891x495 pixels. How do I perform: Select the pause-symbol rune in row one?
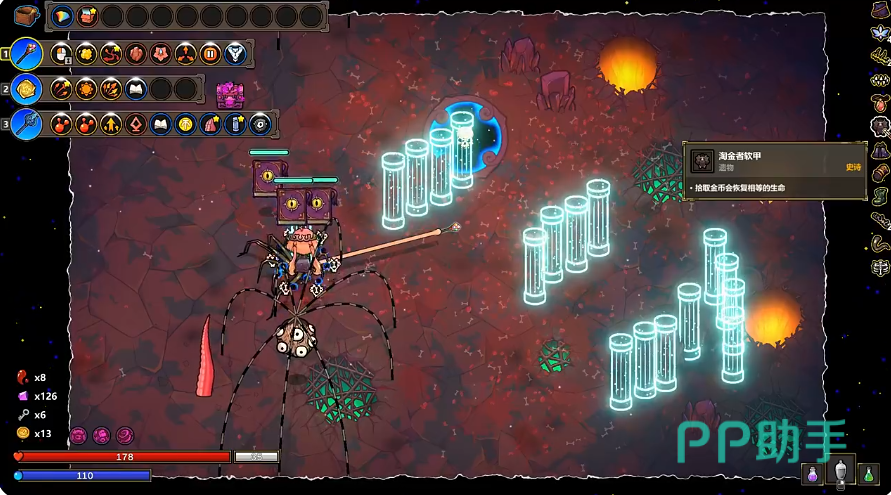[210, 53]
